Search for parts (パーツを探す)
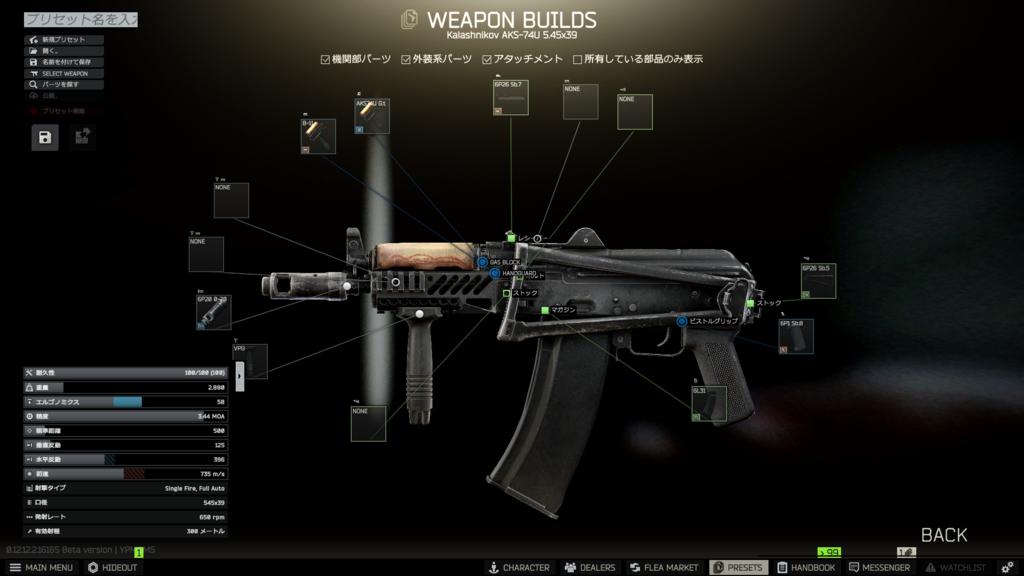This screenshot has width=1024, height=576. (x=64, y=85)
